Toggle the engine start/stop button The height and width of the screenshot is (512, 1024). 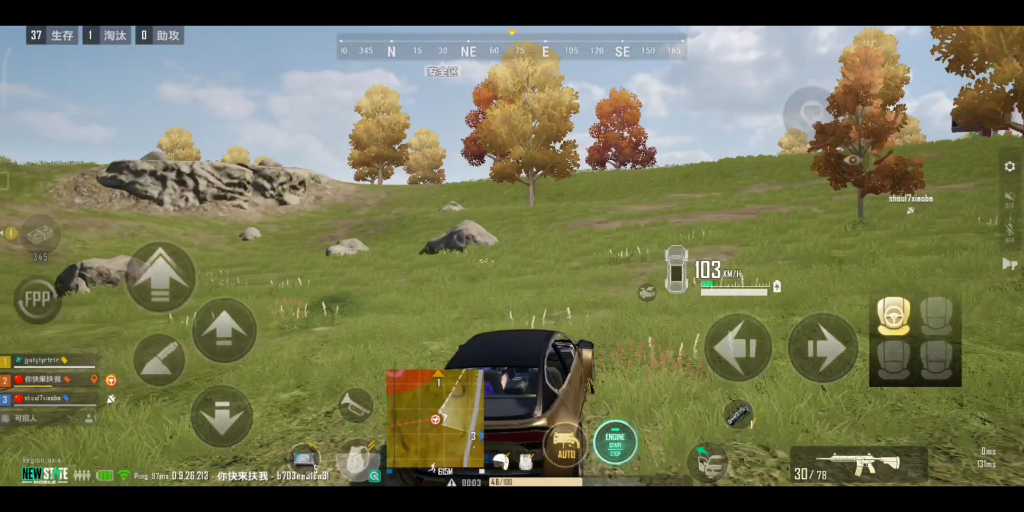coord(615,442)
